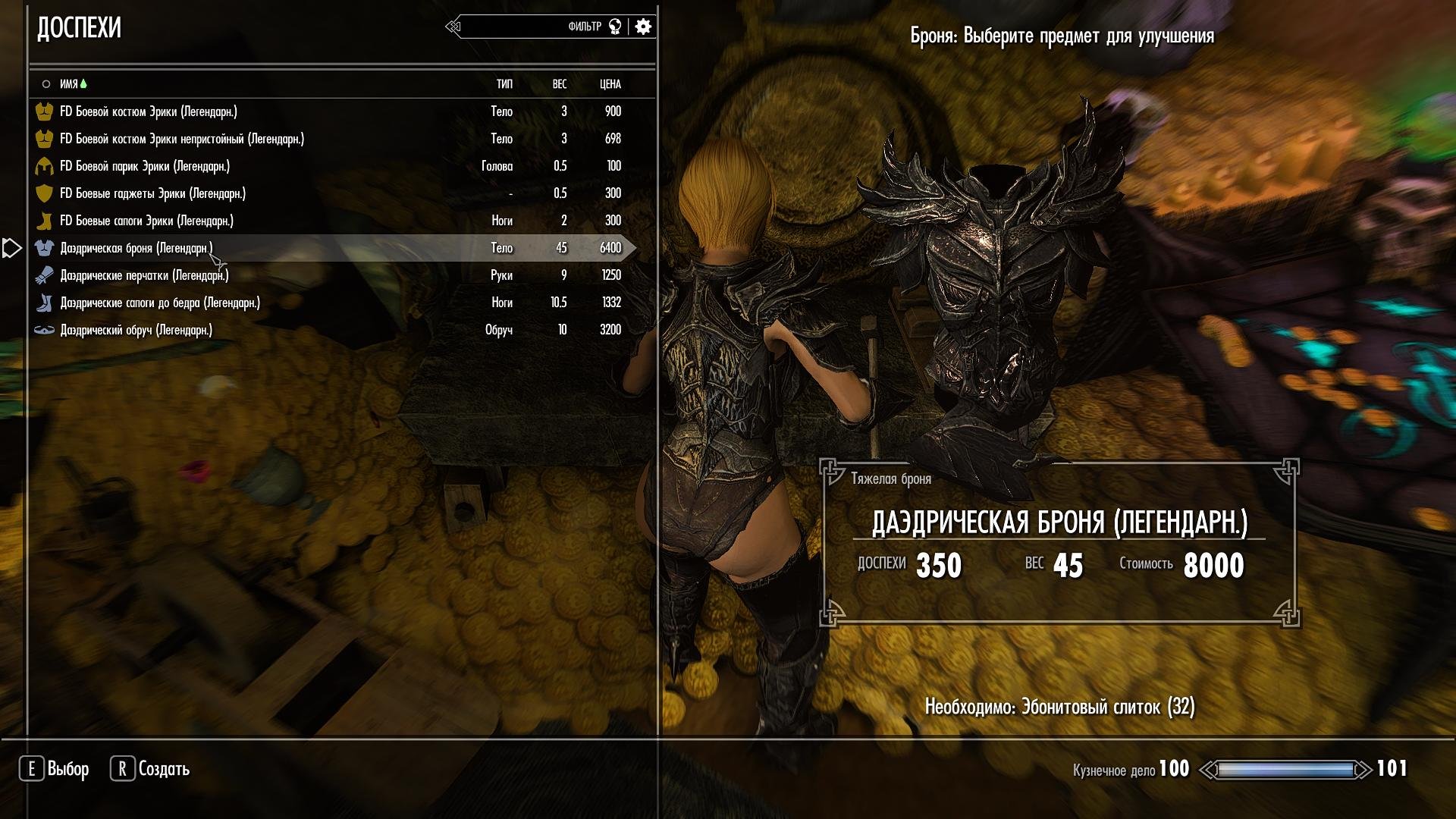This screenshot has height=819, width=1456.
Task: Click the Выбор select button
Action: coord(55,769)
